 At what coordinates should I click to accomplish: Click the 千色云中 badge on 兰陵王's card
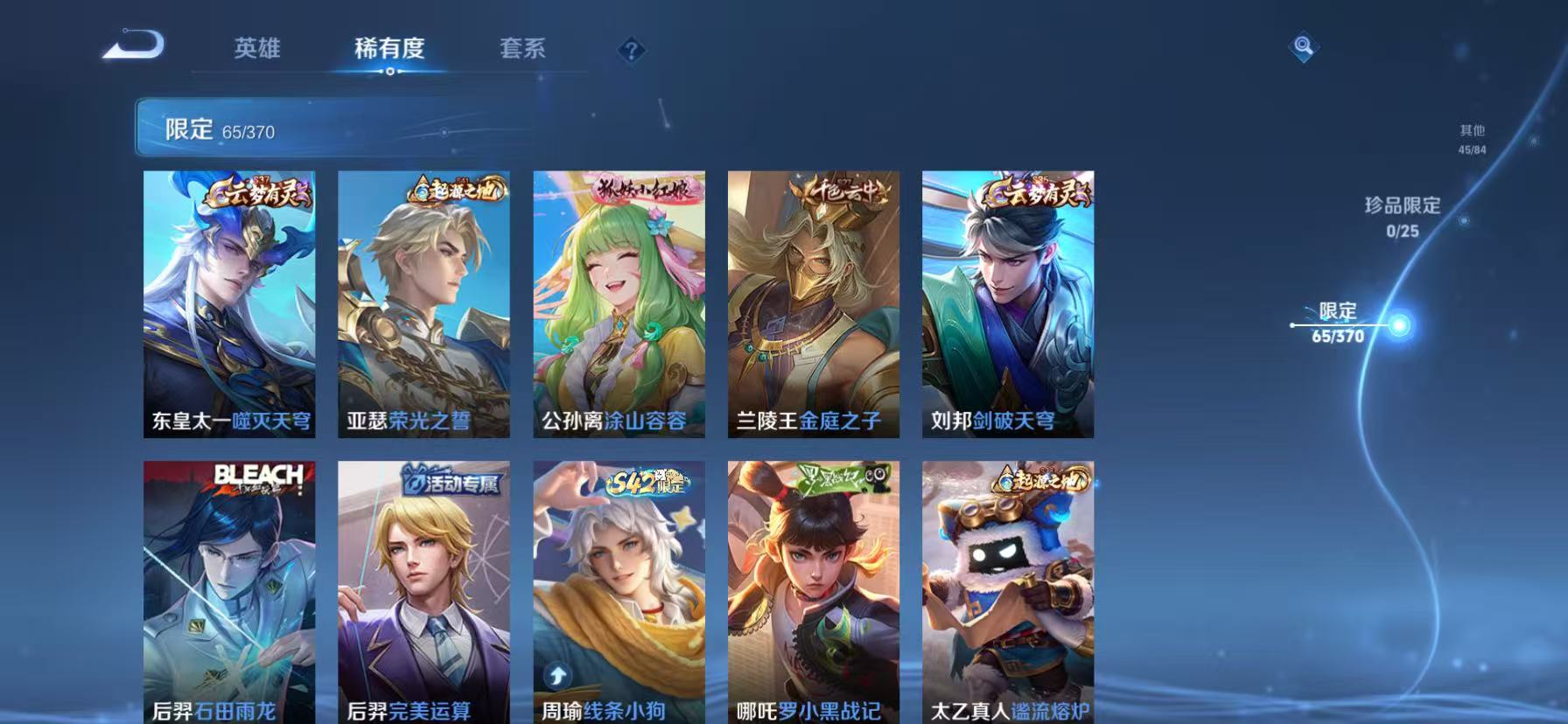(x=842, y=192)
